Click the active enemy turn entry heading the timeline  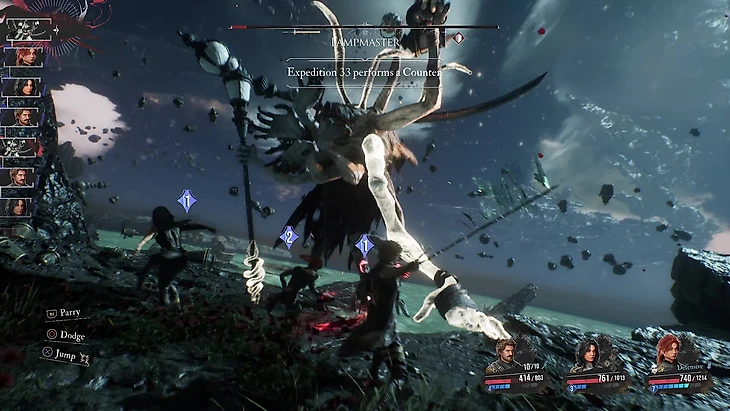click(23, 28)
